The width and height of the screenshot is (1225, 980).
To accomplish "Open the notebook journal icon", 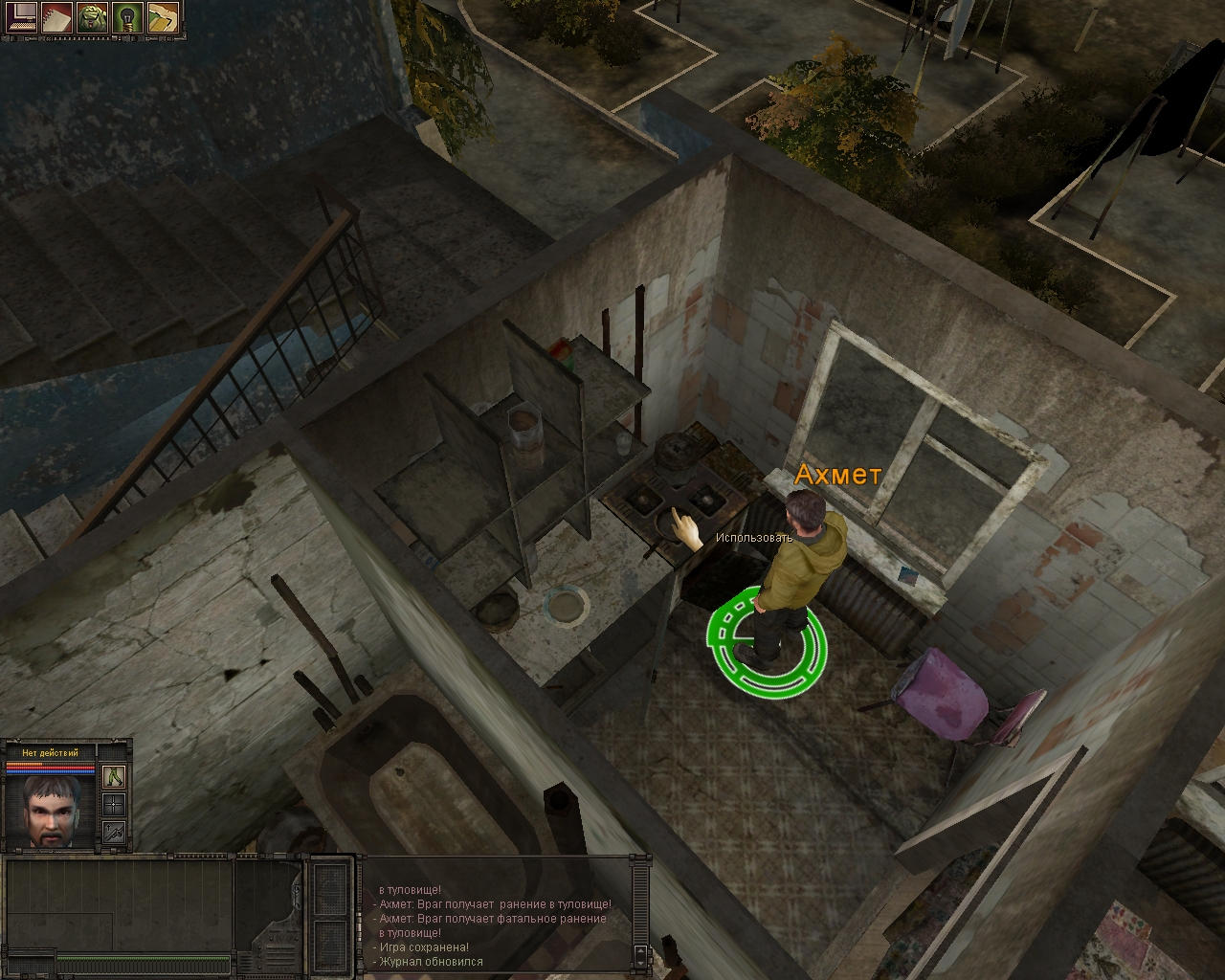I will 56,17.
